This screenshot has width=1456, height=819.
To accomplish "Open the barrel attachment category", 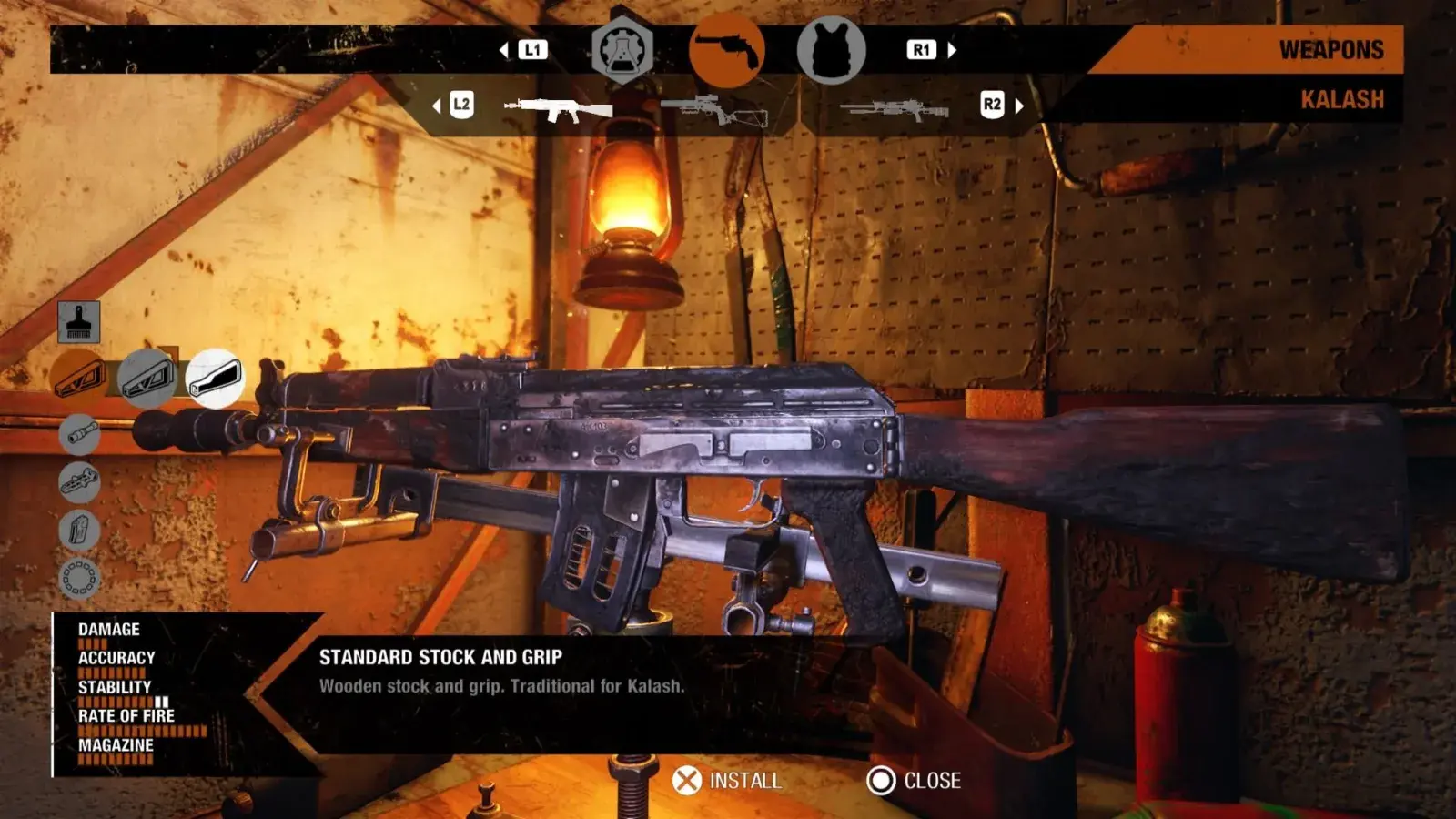I will (79, 433).
